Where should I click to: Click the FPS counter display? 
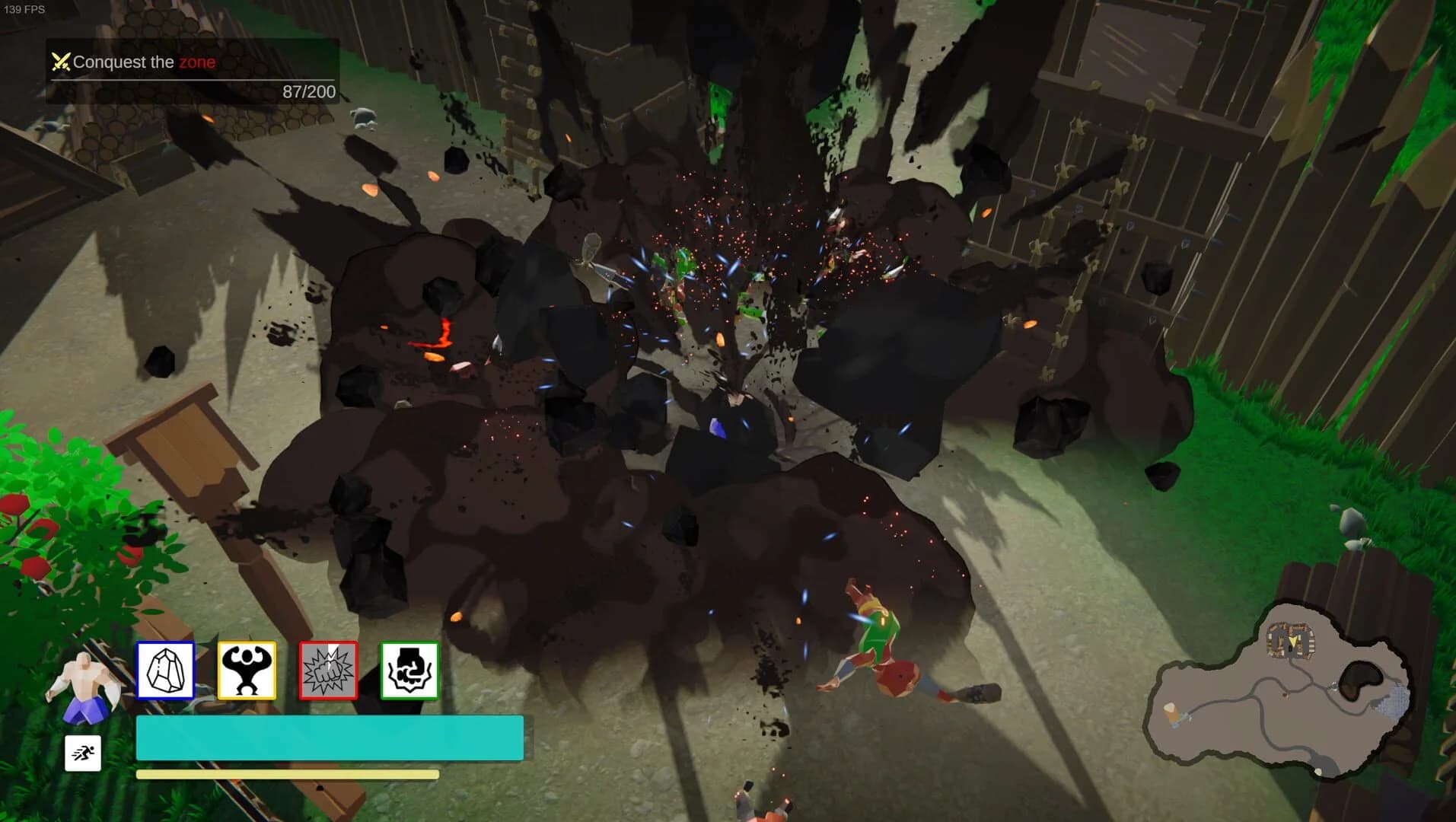point(24,11)
